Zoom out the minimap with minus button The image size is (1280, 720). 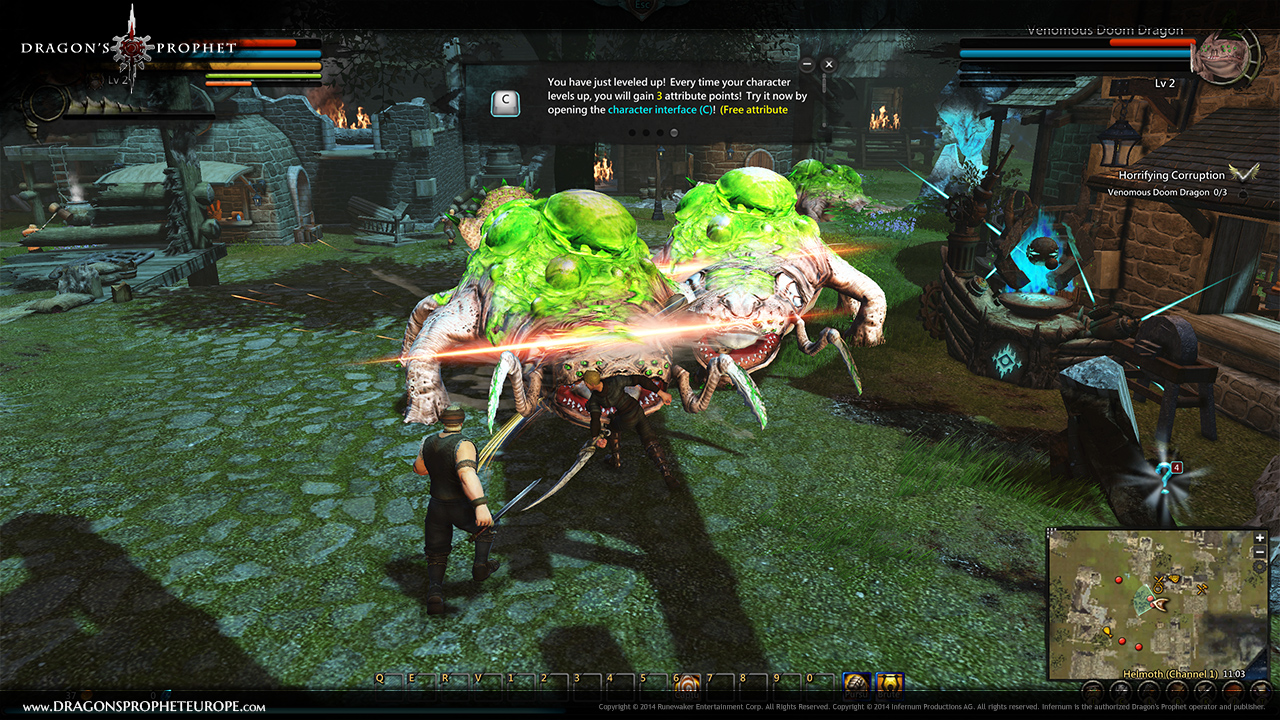[x=1260, y=552]
